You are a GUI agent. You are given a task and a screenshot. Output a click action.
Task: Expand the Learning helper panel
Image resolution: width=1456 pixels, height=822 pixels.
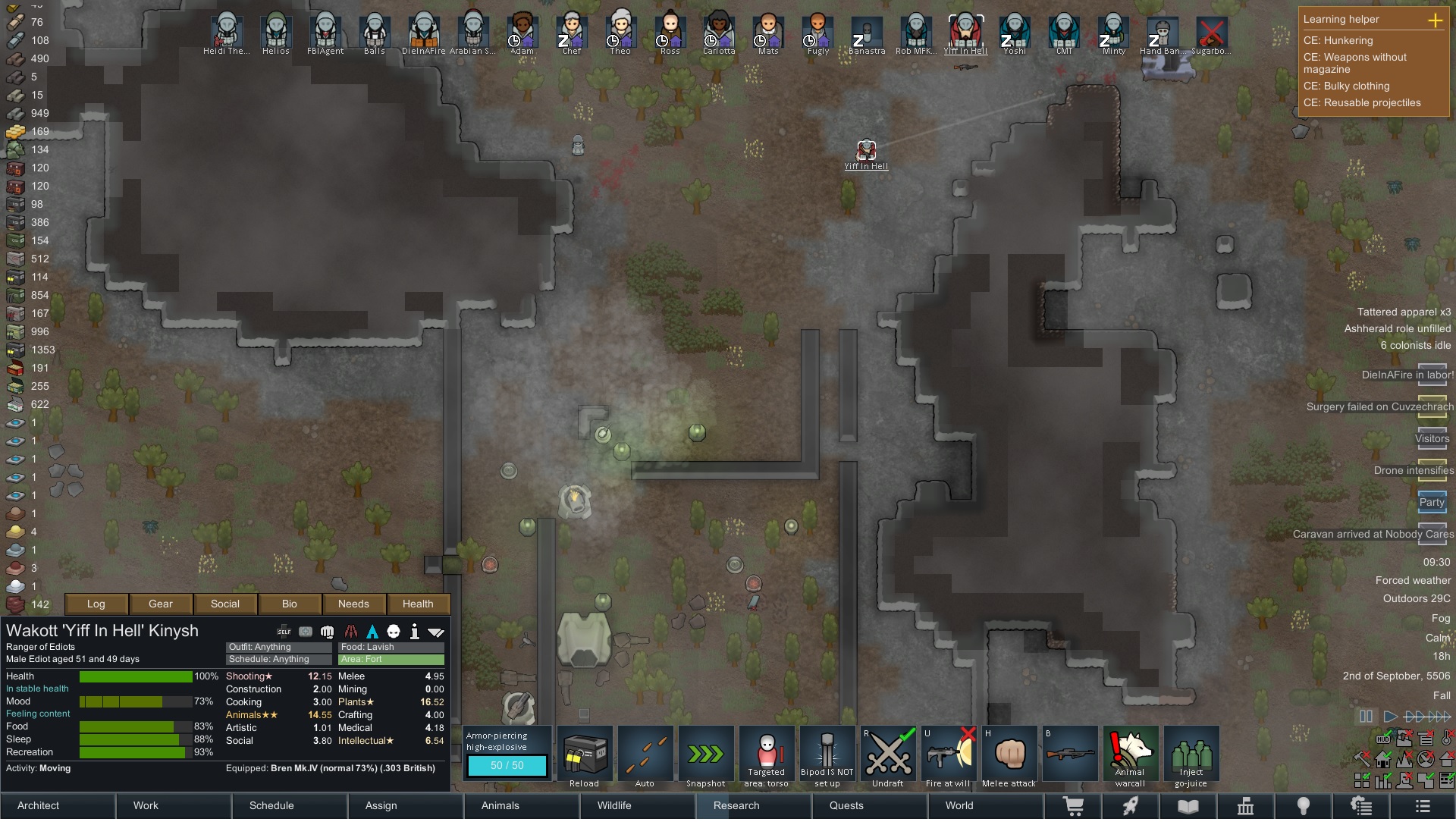(x=1435, y=20)
